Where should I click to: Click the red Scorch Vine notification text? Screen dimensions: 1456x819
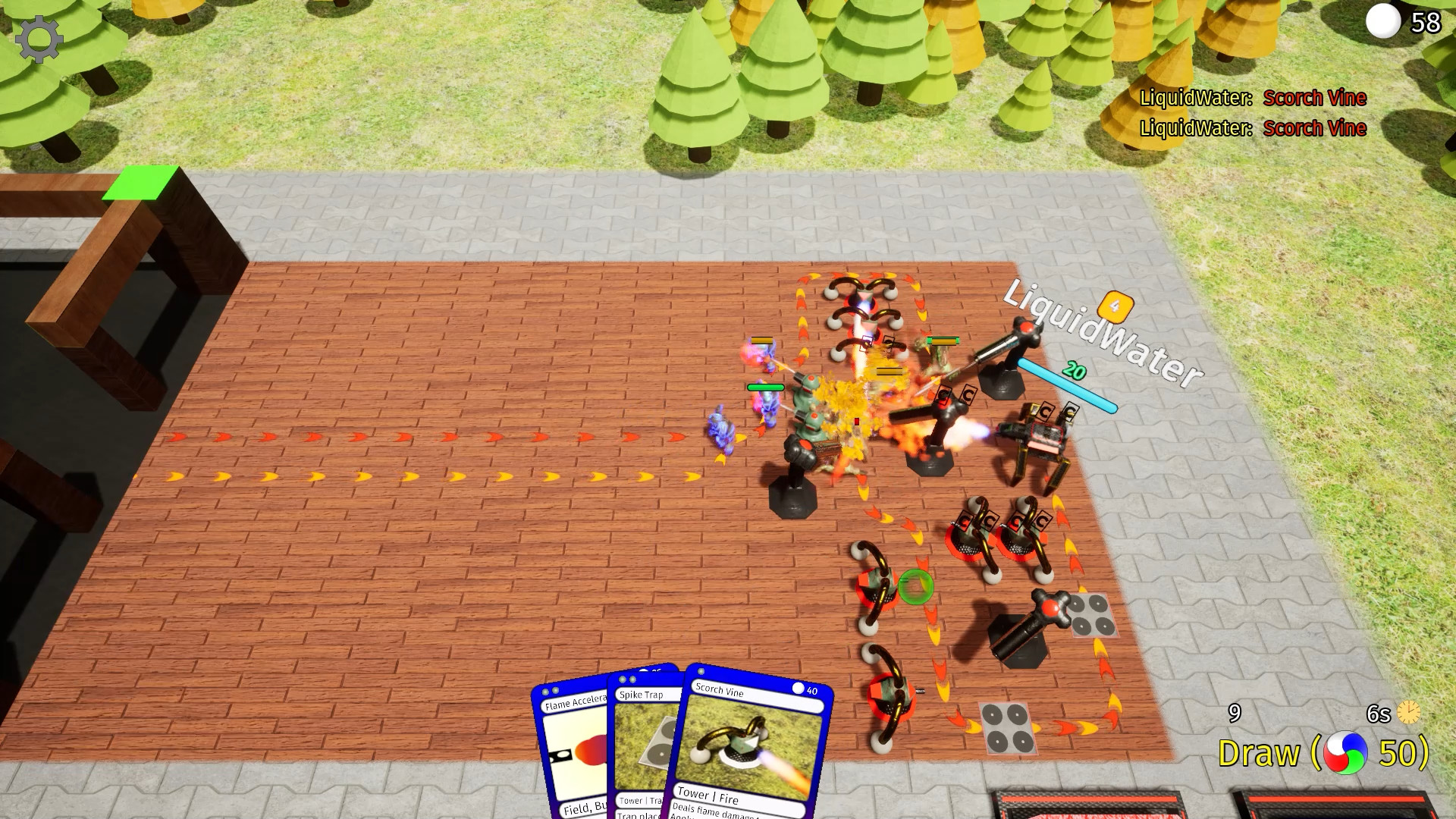1313,98
